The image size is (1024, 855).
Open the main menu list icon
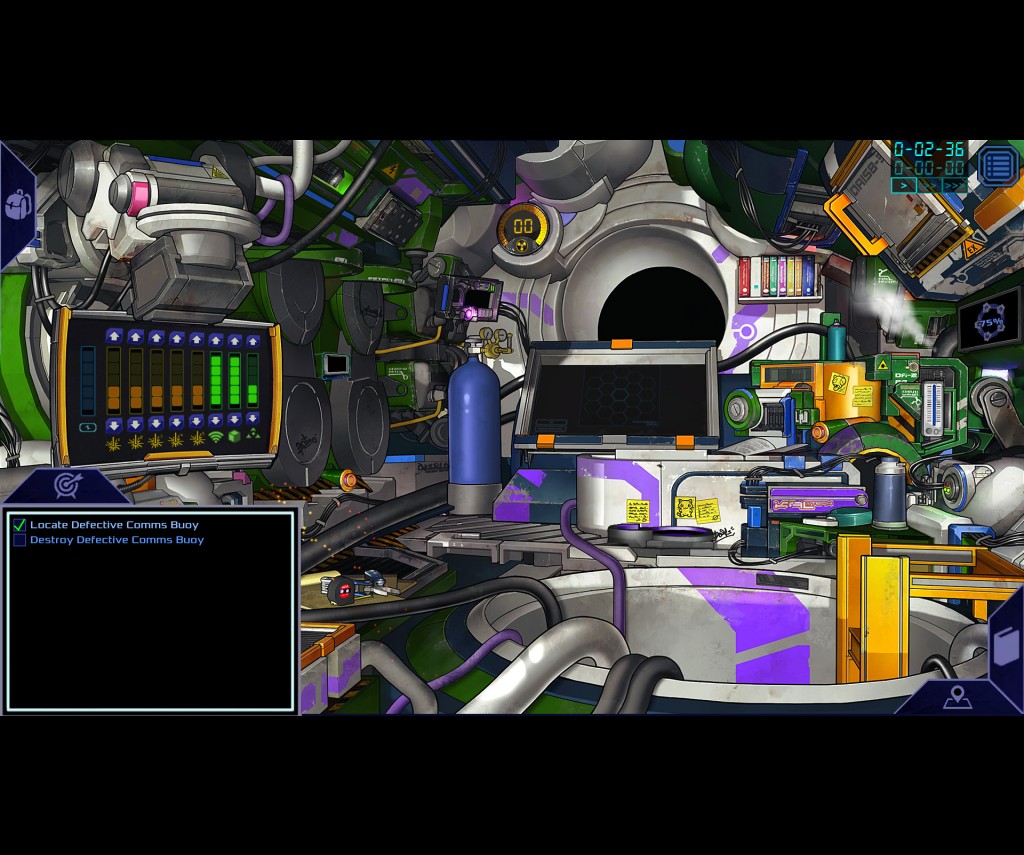[996, 165]
